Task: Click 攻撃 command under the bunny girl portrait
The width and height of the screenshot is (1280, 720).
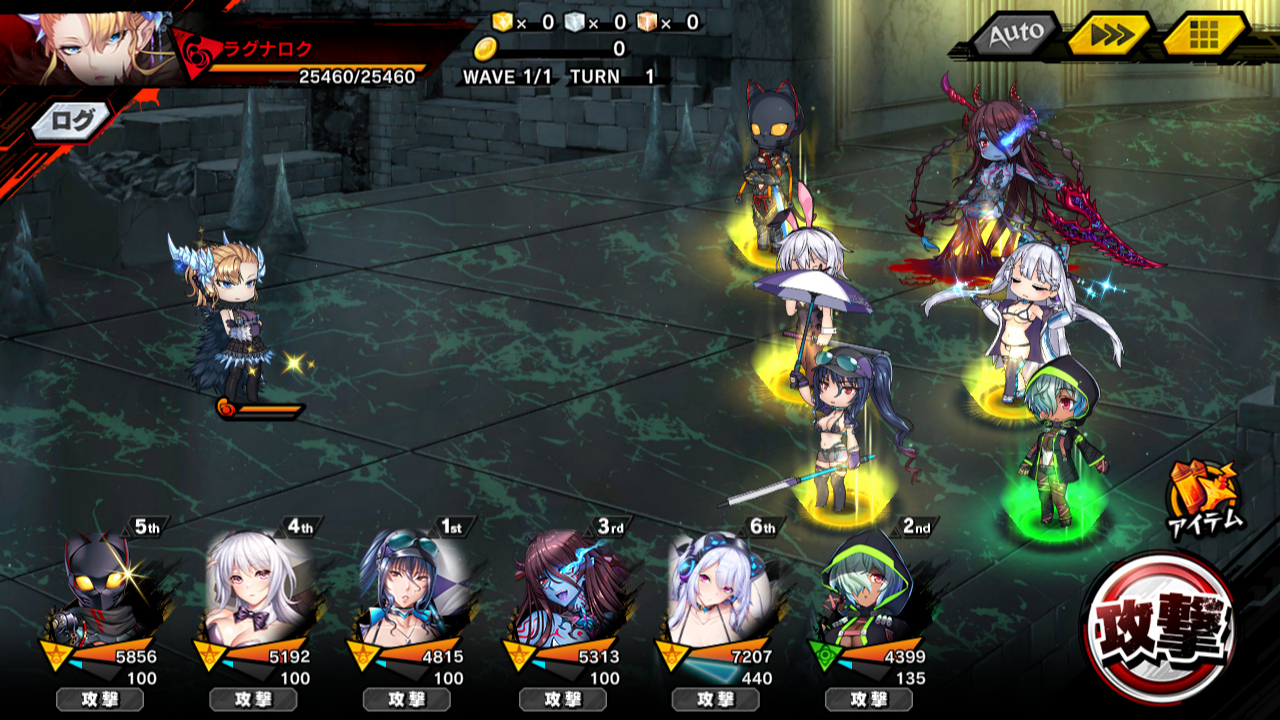Action: tap(253, 699)
